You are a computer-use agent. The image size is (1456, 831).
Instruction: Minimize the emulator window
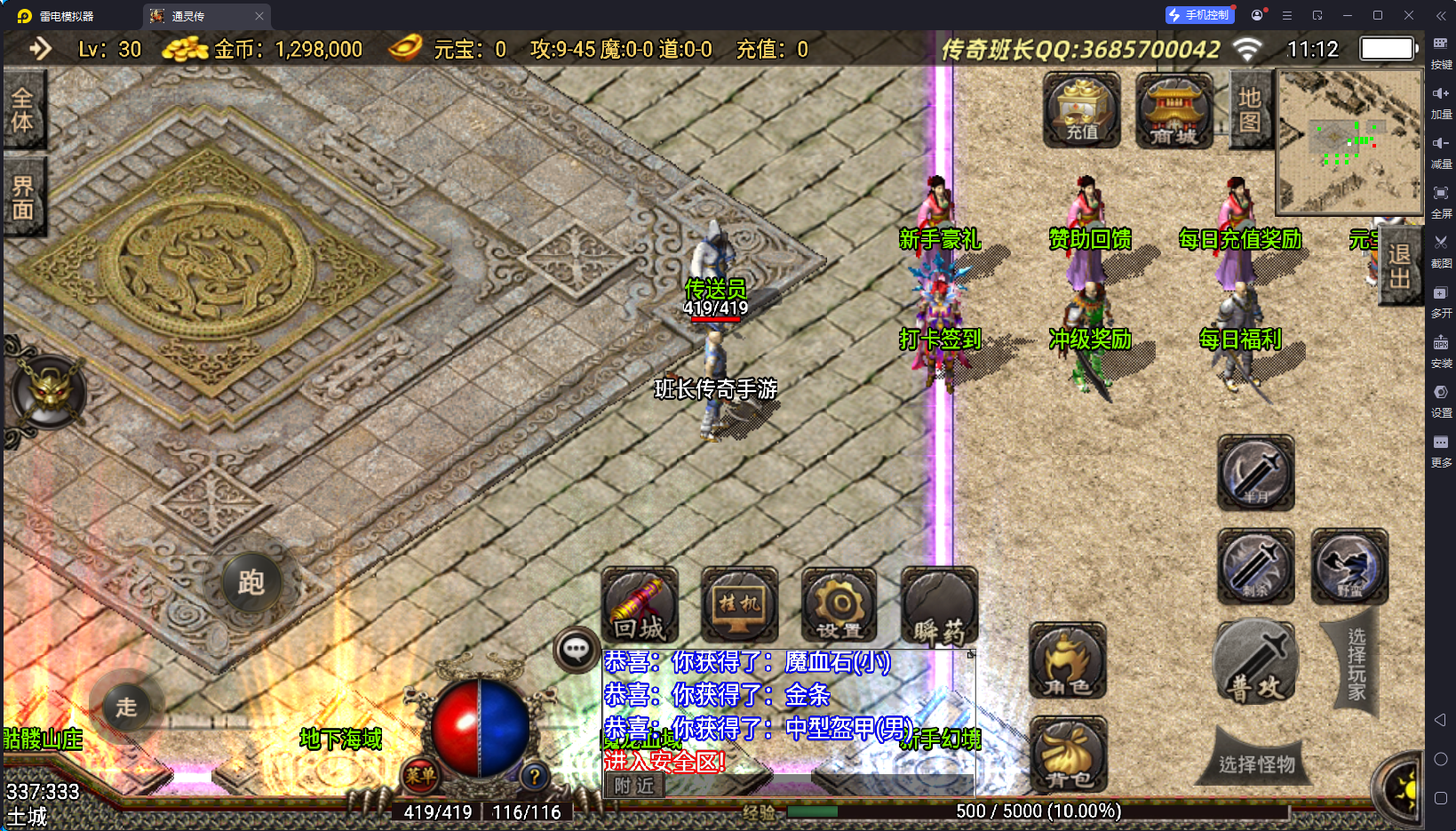tap(1347, 15)
